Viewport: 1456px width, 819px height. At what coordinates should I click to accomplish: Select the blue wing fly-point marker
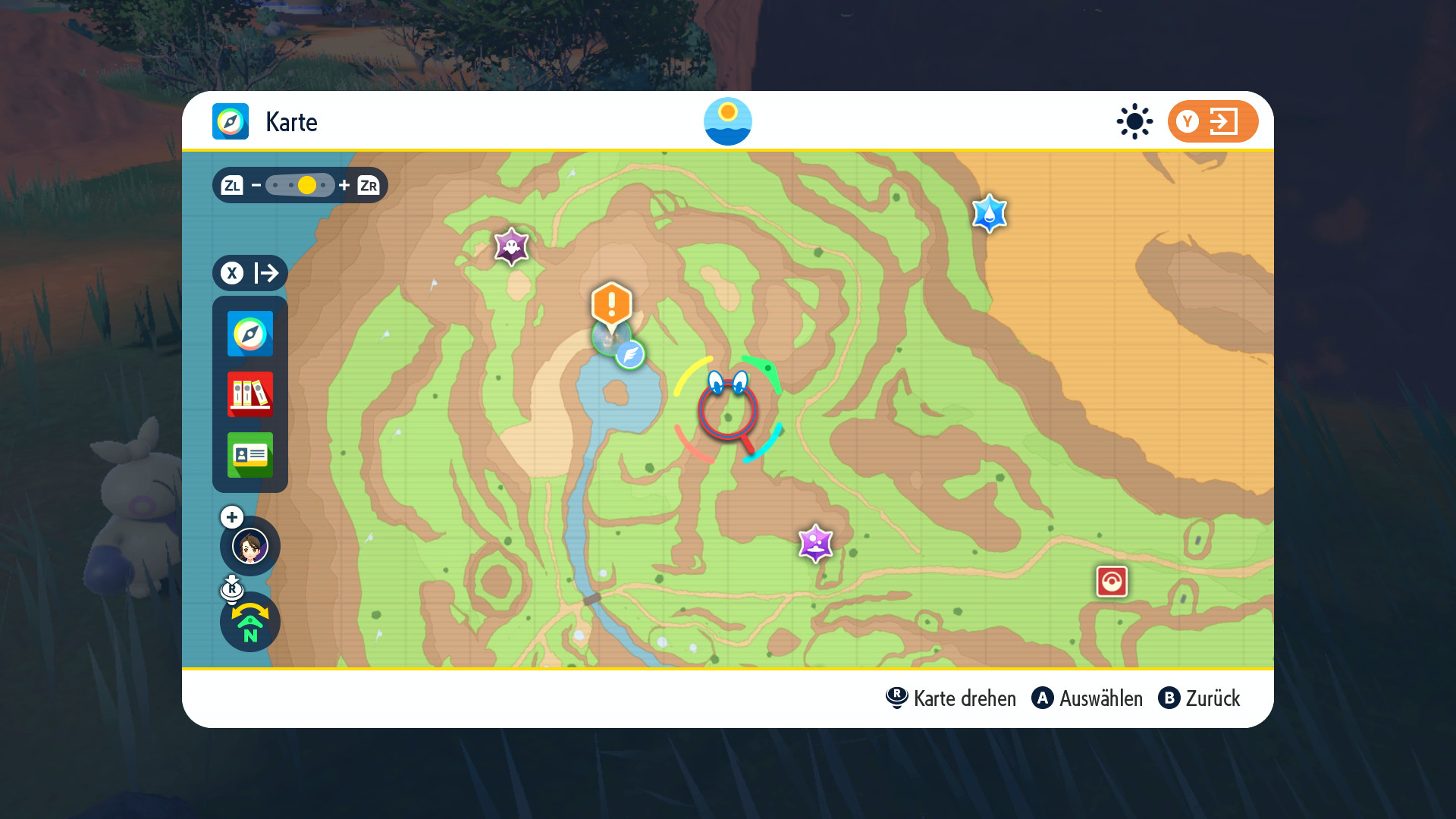629,354
